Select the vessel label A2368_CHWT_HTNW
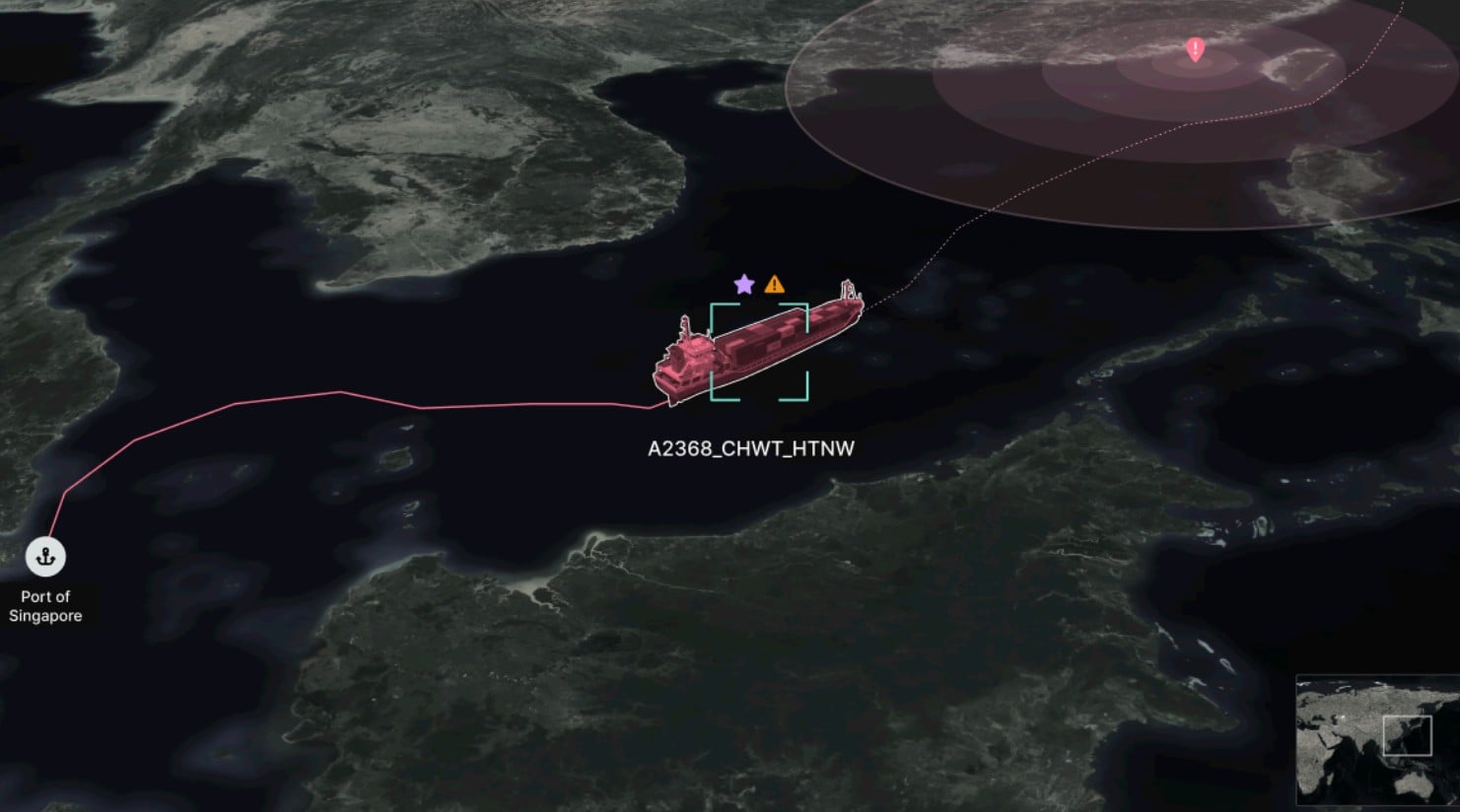The width and height of the screenshot is (1460, 812). pyautogui.click(x=751, y=449)
